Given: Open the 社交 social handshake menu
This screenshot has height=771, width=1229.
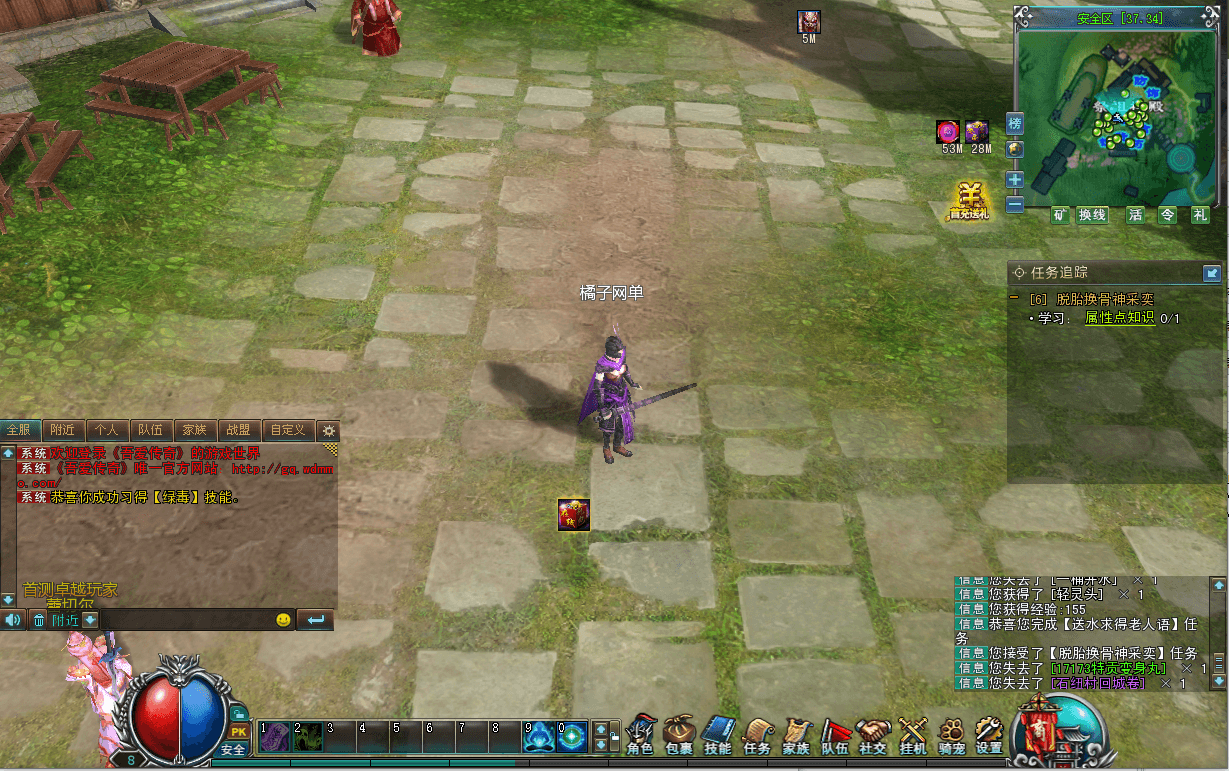Looking at the screenshot, I should (x=873, y=734).
